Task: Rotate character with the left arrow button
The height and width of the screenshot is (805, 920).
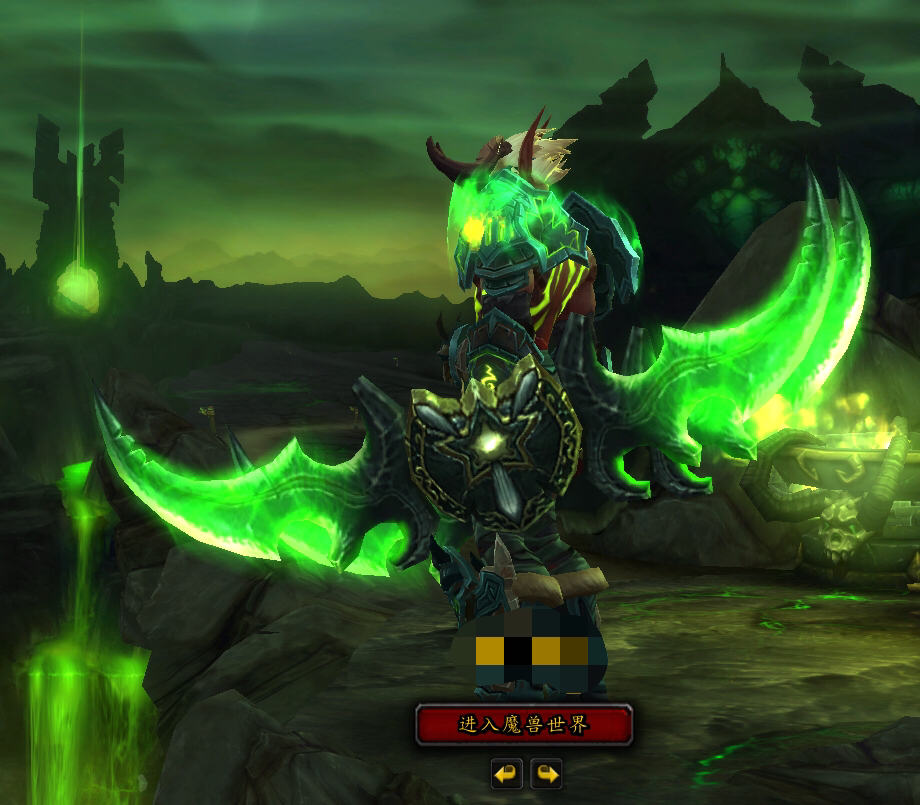Action: [x=507, y=773]
